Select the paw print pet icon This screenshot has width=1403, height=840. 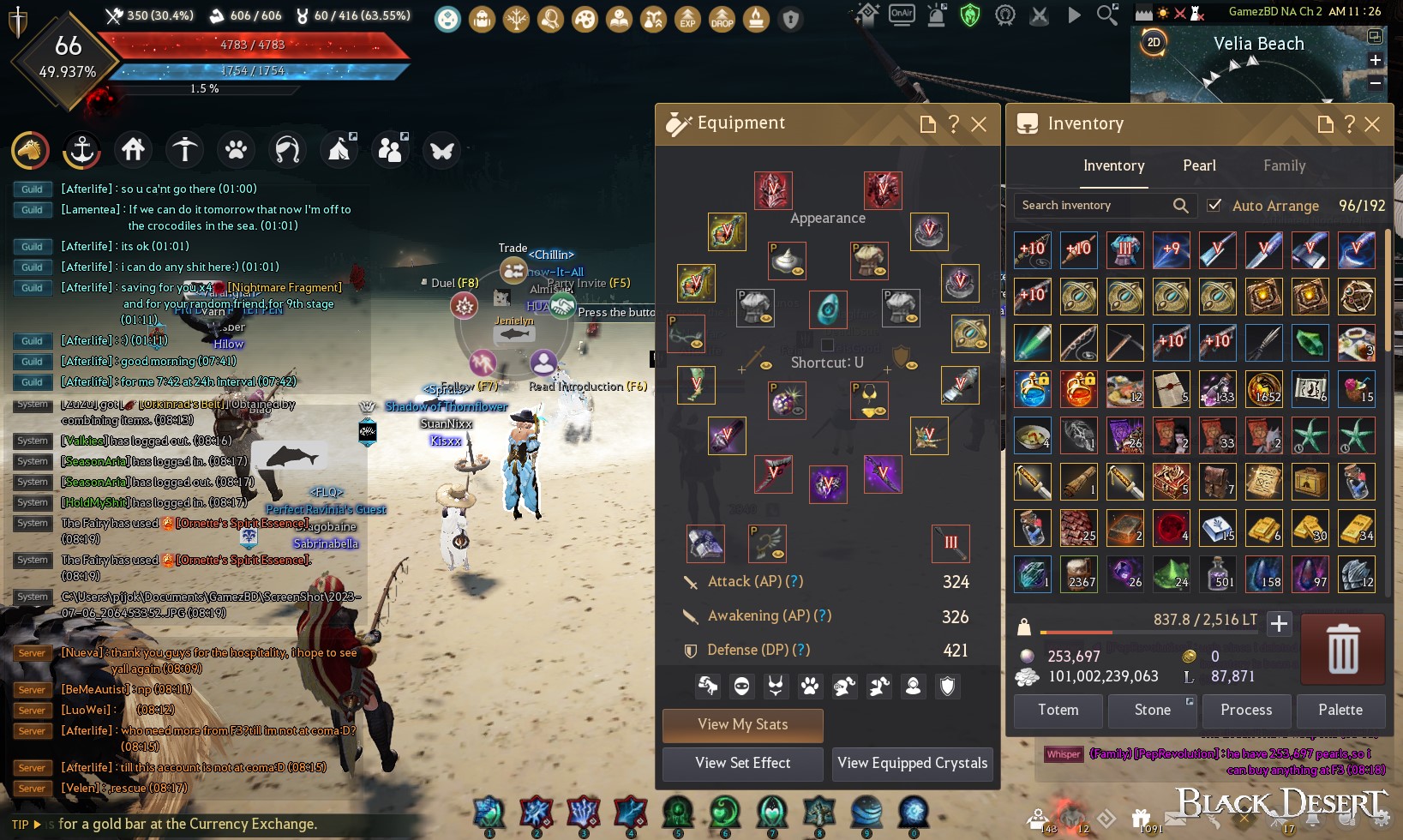[236, 151]
